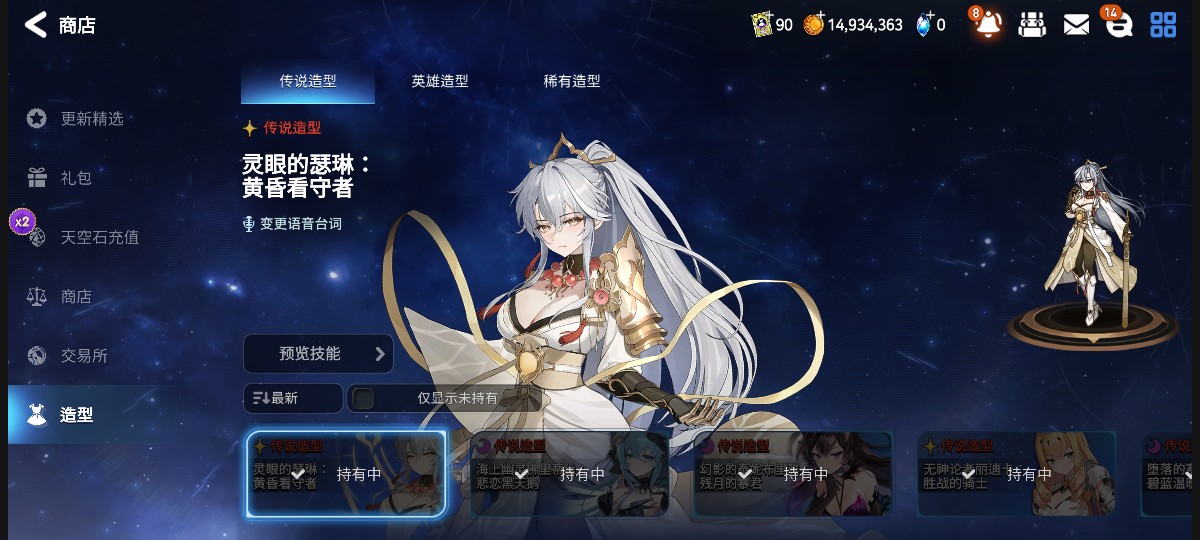This screenshot has height=540, width=1200.
Task: Select the 黄昏看守者 skin card
Action: point(346,474)
